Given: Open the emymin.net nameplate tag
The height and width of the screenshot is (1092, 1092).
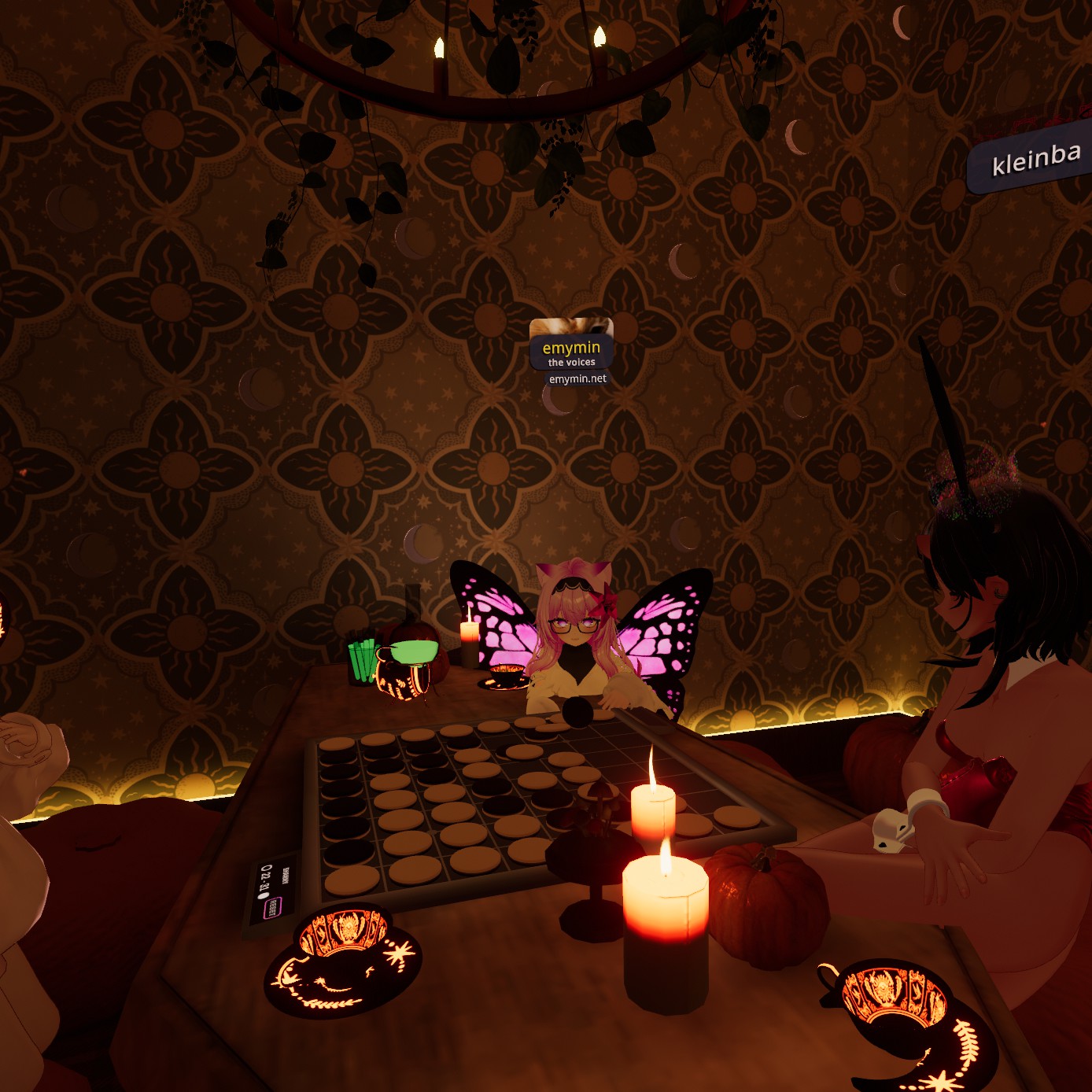Looking at the screenshot, I should coord(577,379).
